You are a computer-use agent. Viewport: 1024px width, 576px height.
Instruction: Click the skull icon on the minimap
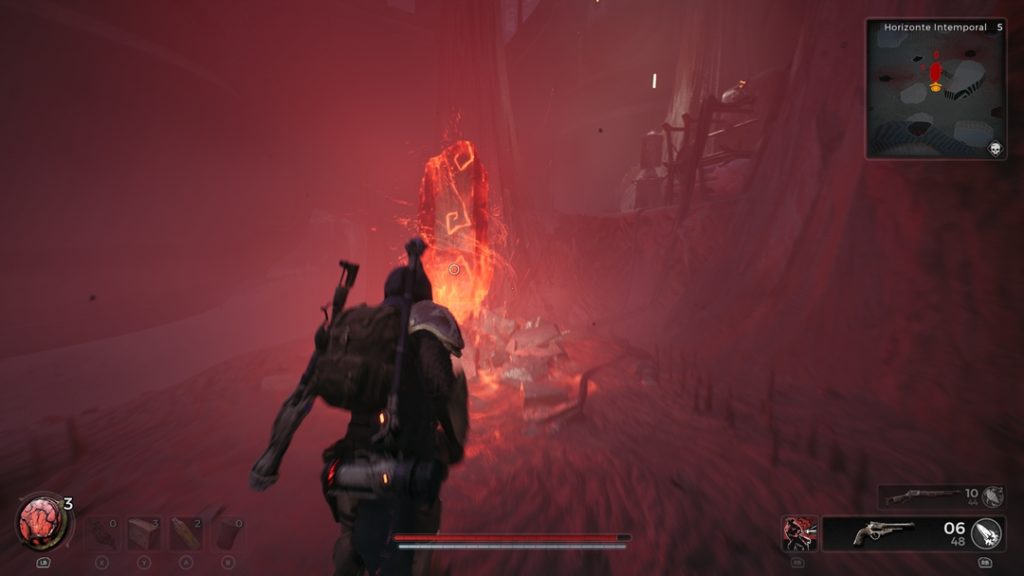click(995, 149)
